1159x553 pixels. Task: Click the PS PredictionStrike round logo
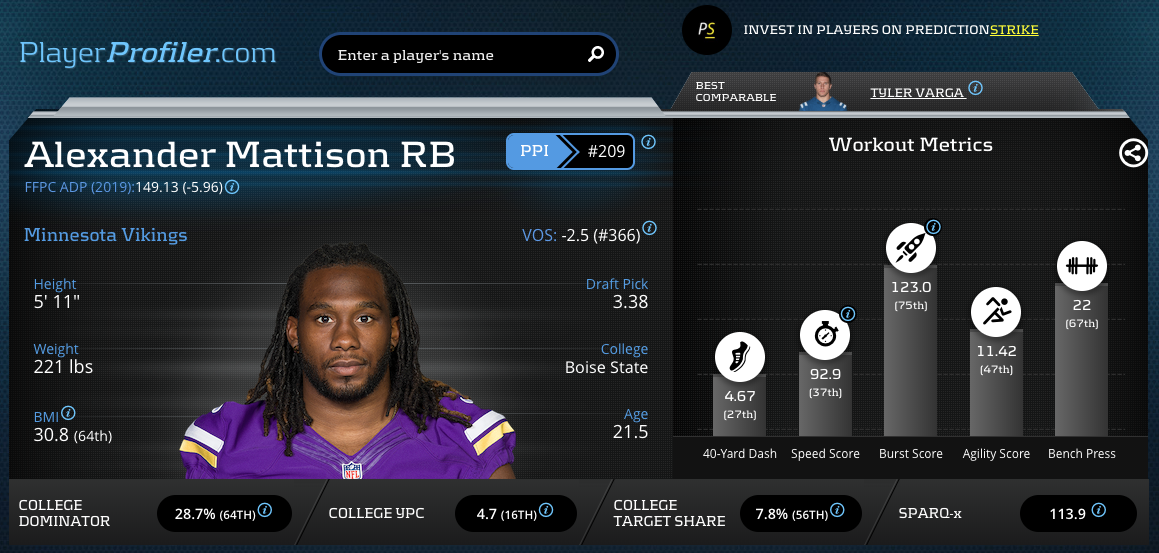(707, 30)
